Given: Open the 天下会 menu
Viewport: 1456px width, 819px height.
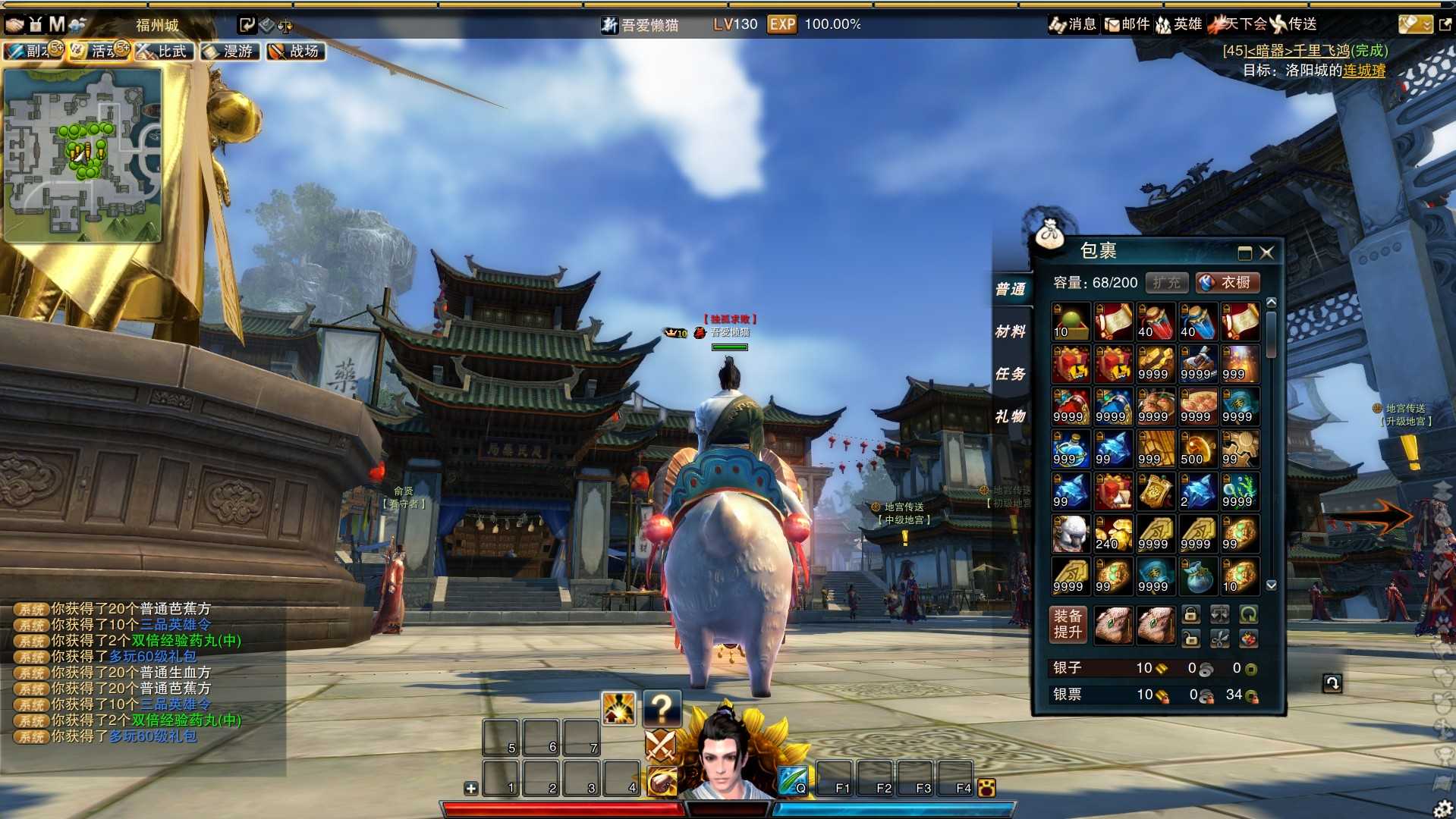Looking at the screenshot, I should 1237,24.
